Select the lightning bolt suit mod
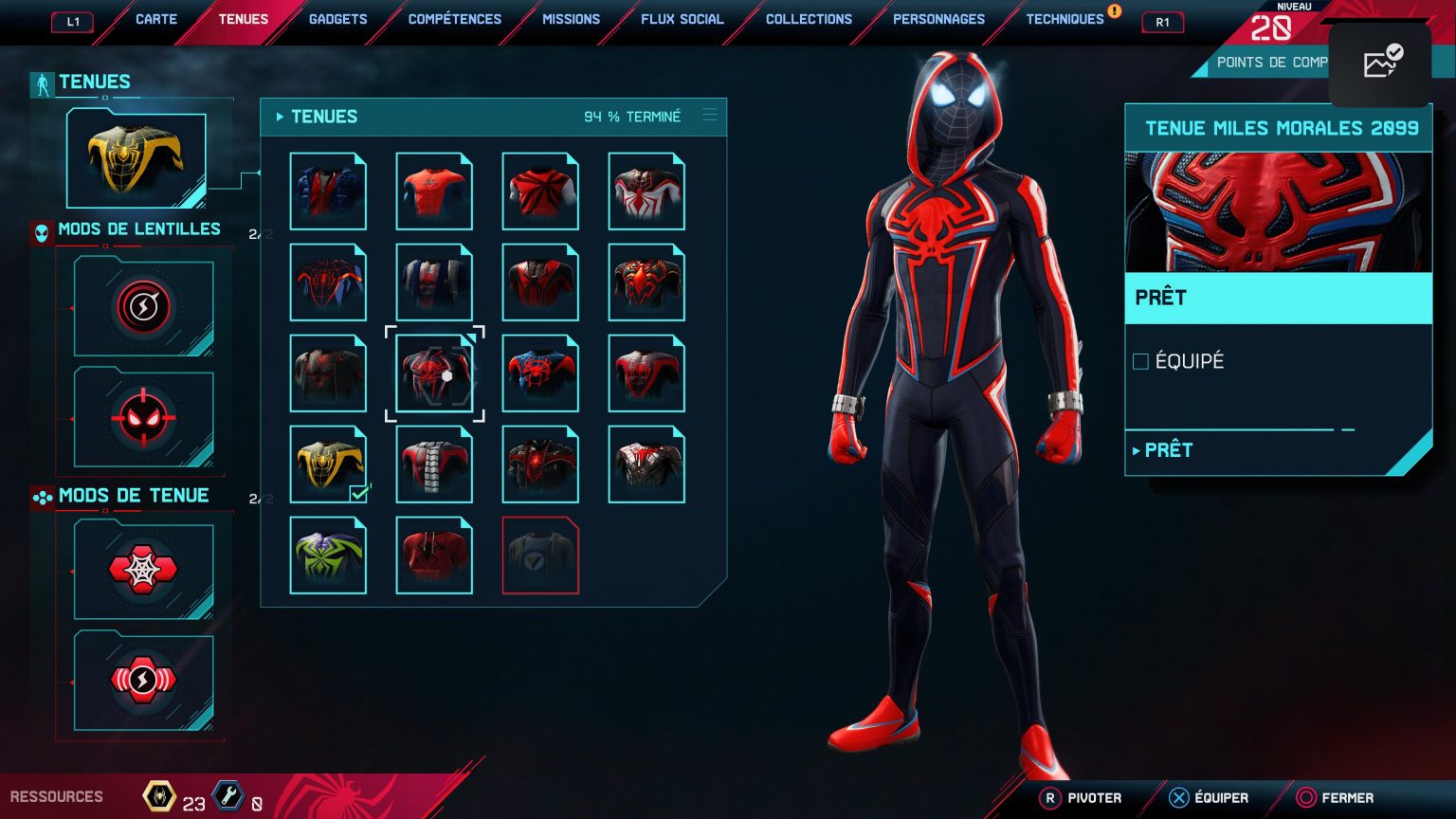The image size is (1456, 819). (143, 681)
